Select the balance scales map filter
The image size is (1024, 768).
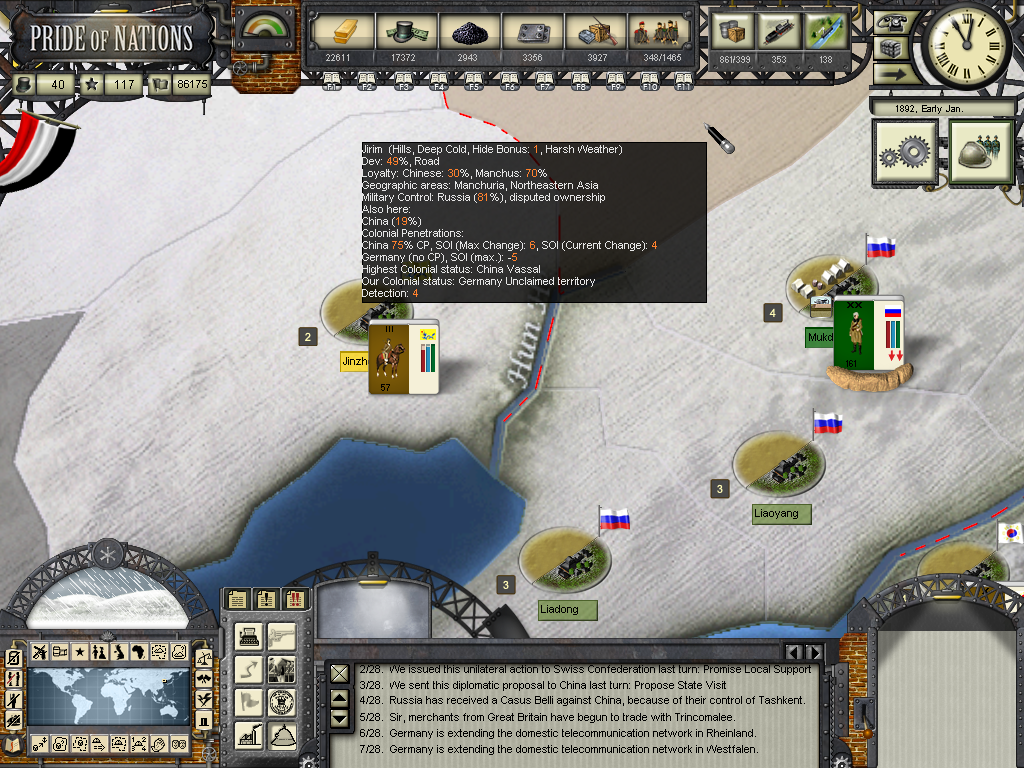click(x=204, y=657)
